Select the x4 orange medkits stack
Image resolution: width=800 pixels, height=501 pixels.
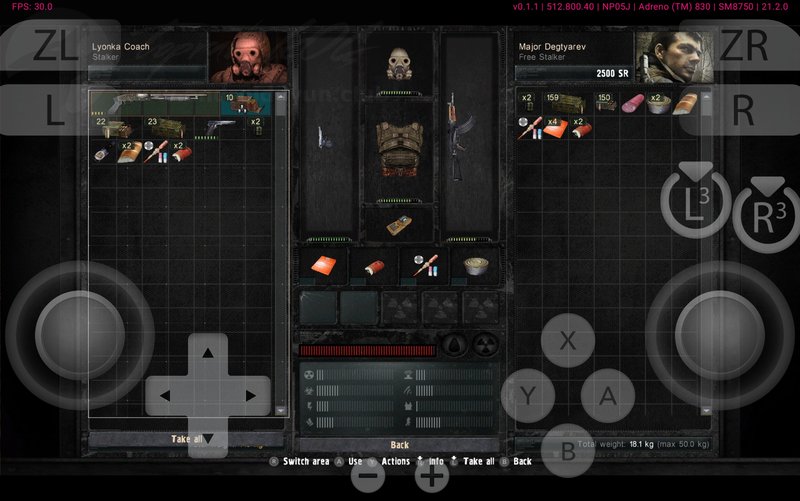pos(558,127)
